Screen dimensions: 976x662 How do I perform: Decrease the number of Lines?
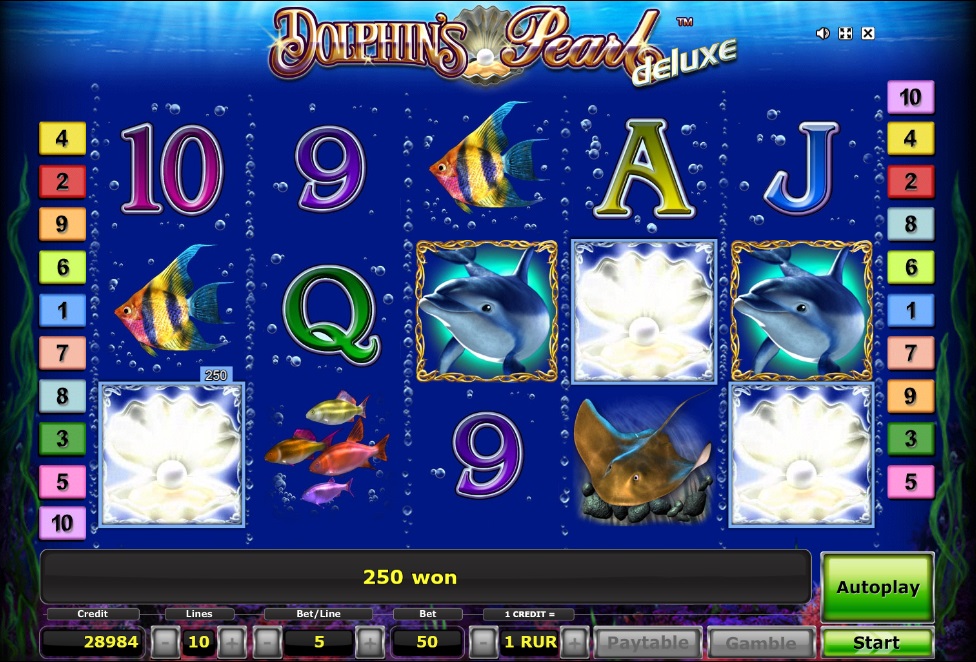[x=166, y=642]
